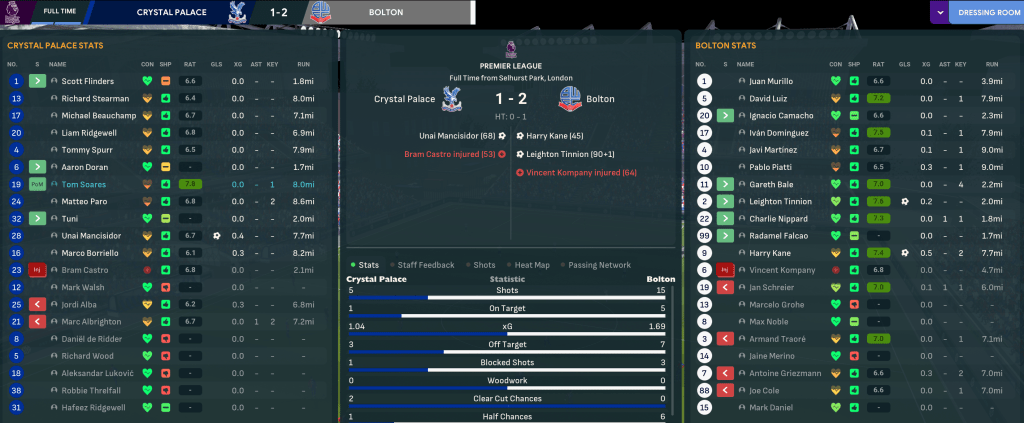Viewport: 1024px width, 423px height.
Task: Select the Stats tab
Action: coord(366,265)
